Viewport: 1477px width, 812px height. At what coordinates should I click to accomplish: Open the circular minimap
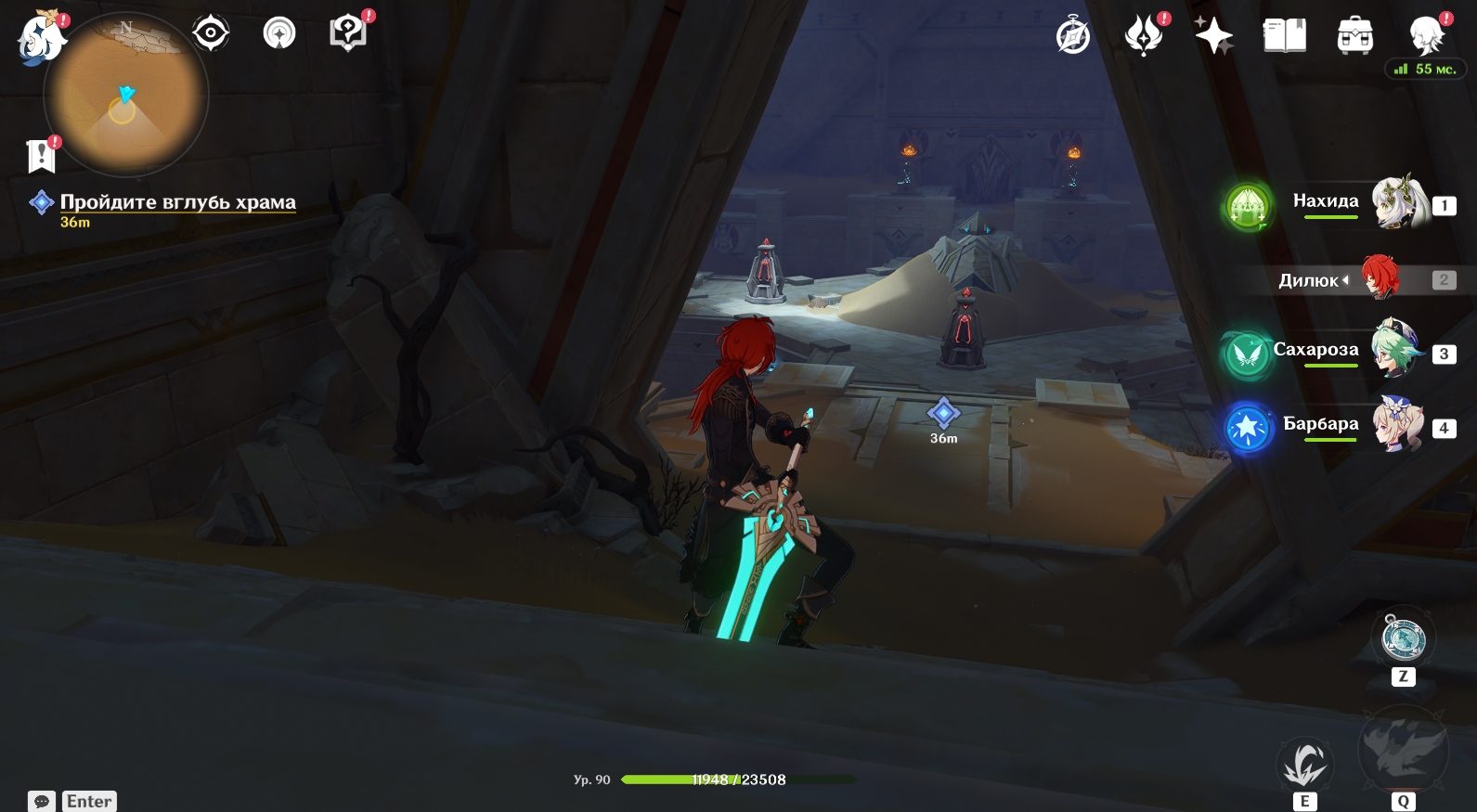[126, 94]
